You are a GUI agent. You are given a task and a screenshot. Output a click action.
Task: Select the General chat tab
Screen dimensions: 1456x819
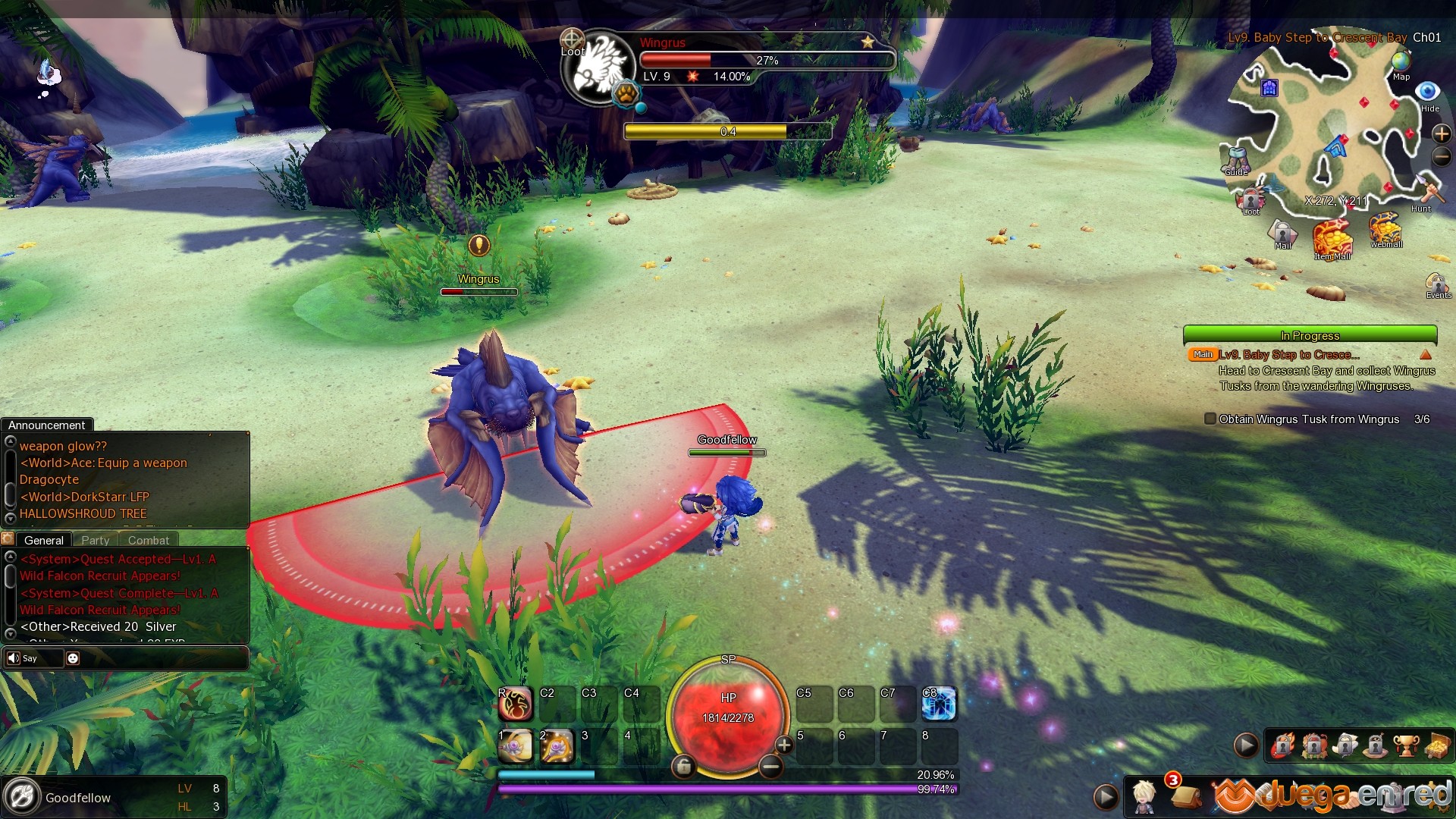pyautogui.click(x=43, y=540)
